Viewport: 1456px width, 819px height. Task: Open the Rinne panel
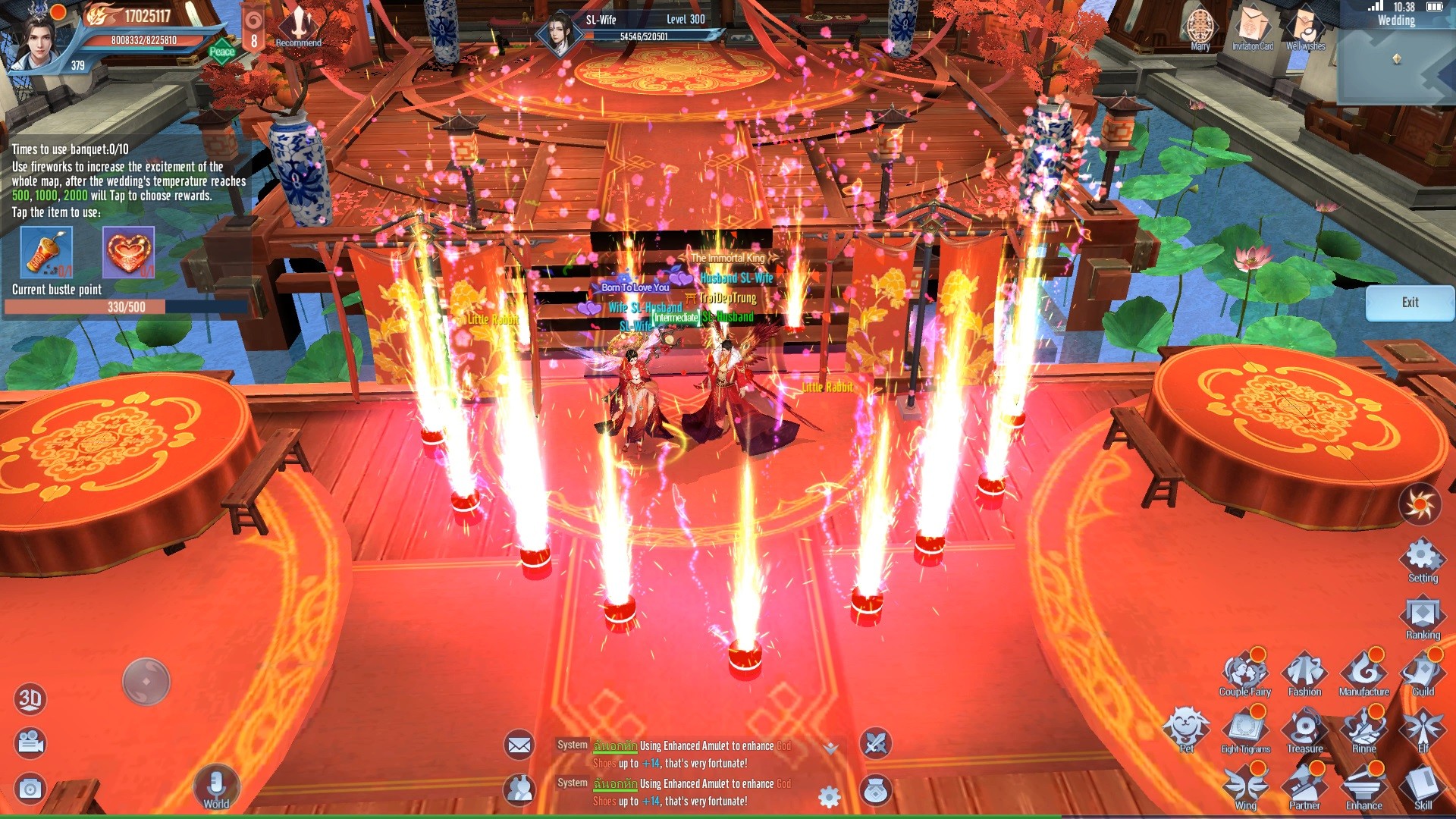click(1363, 730)
